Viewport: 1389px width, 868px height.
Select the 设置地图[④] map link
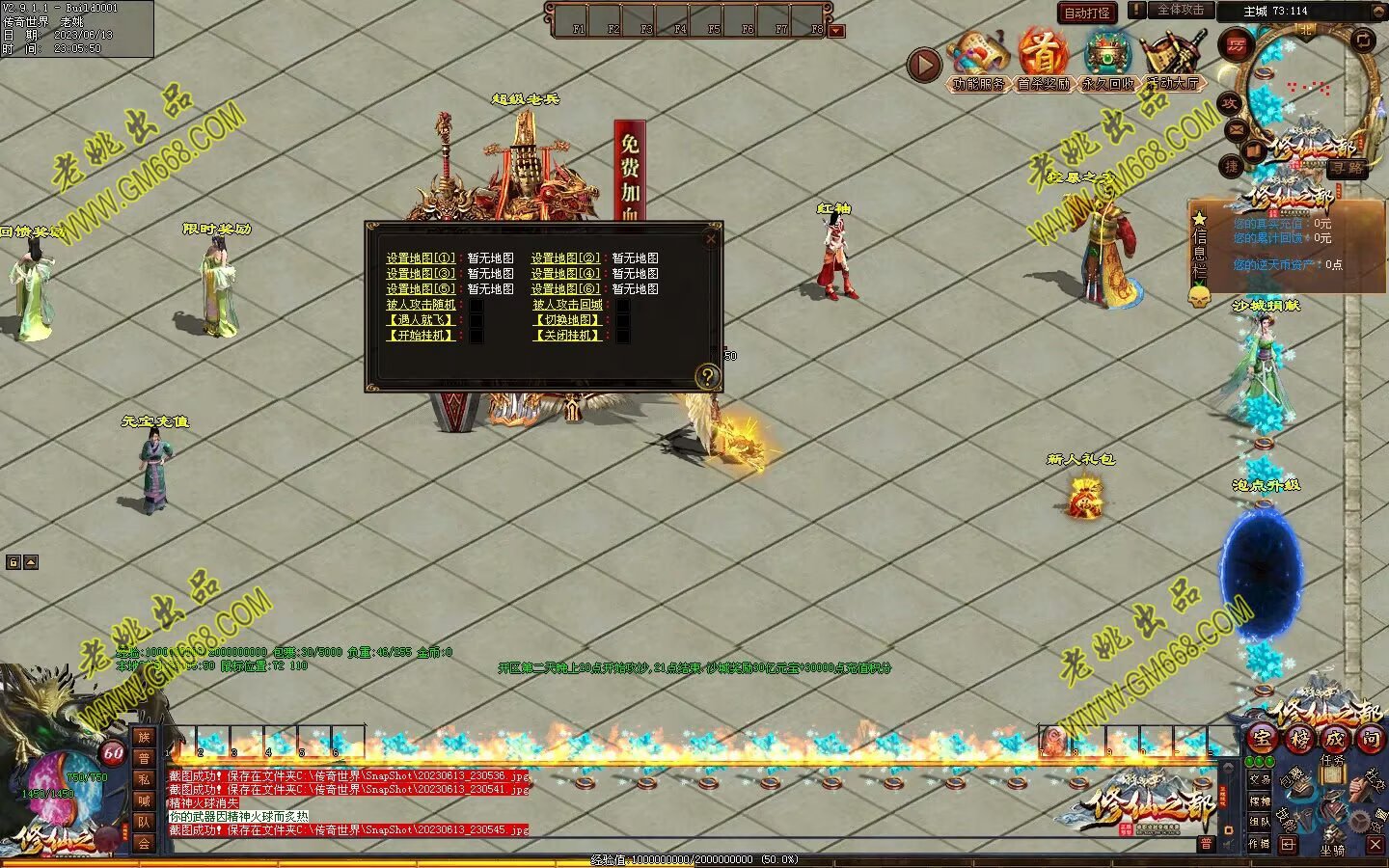tap(565, 274)
